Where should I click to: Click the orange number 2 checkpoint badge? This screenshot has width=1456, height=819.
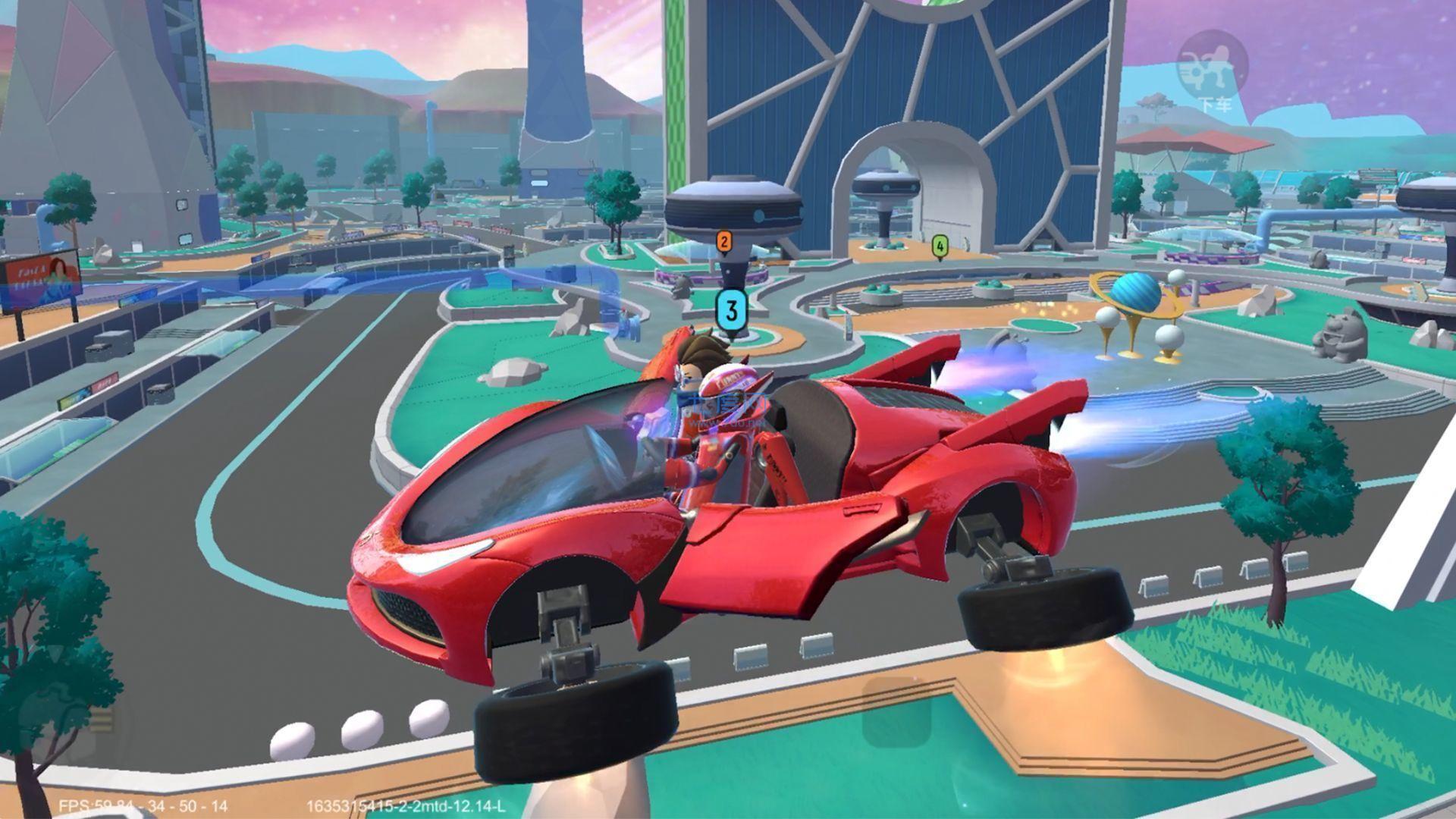(724, 241)
